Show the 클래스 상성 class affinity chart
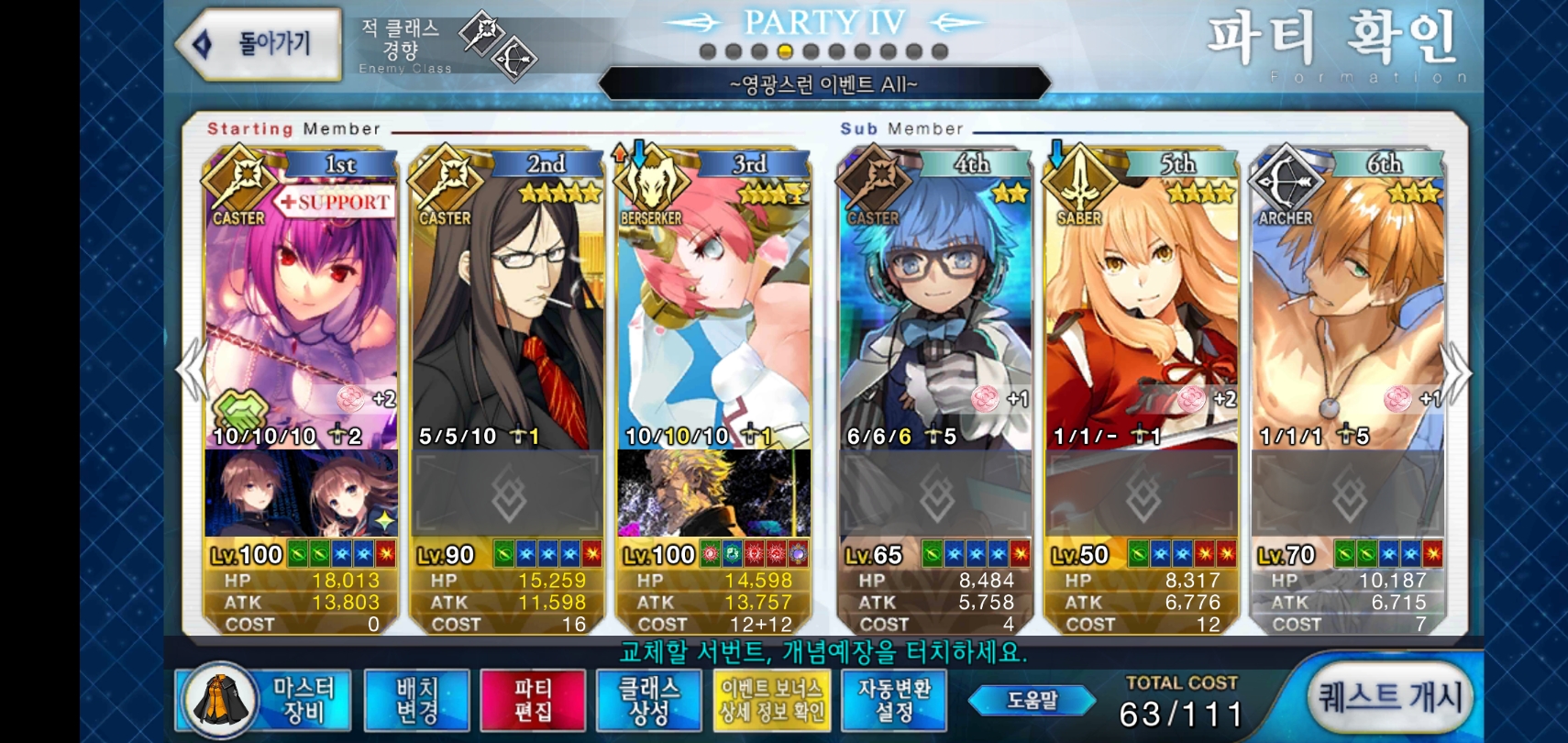The width and height of the screenshot is (1568, 743). click(648, 701)
